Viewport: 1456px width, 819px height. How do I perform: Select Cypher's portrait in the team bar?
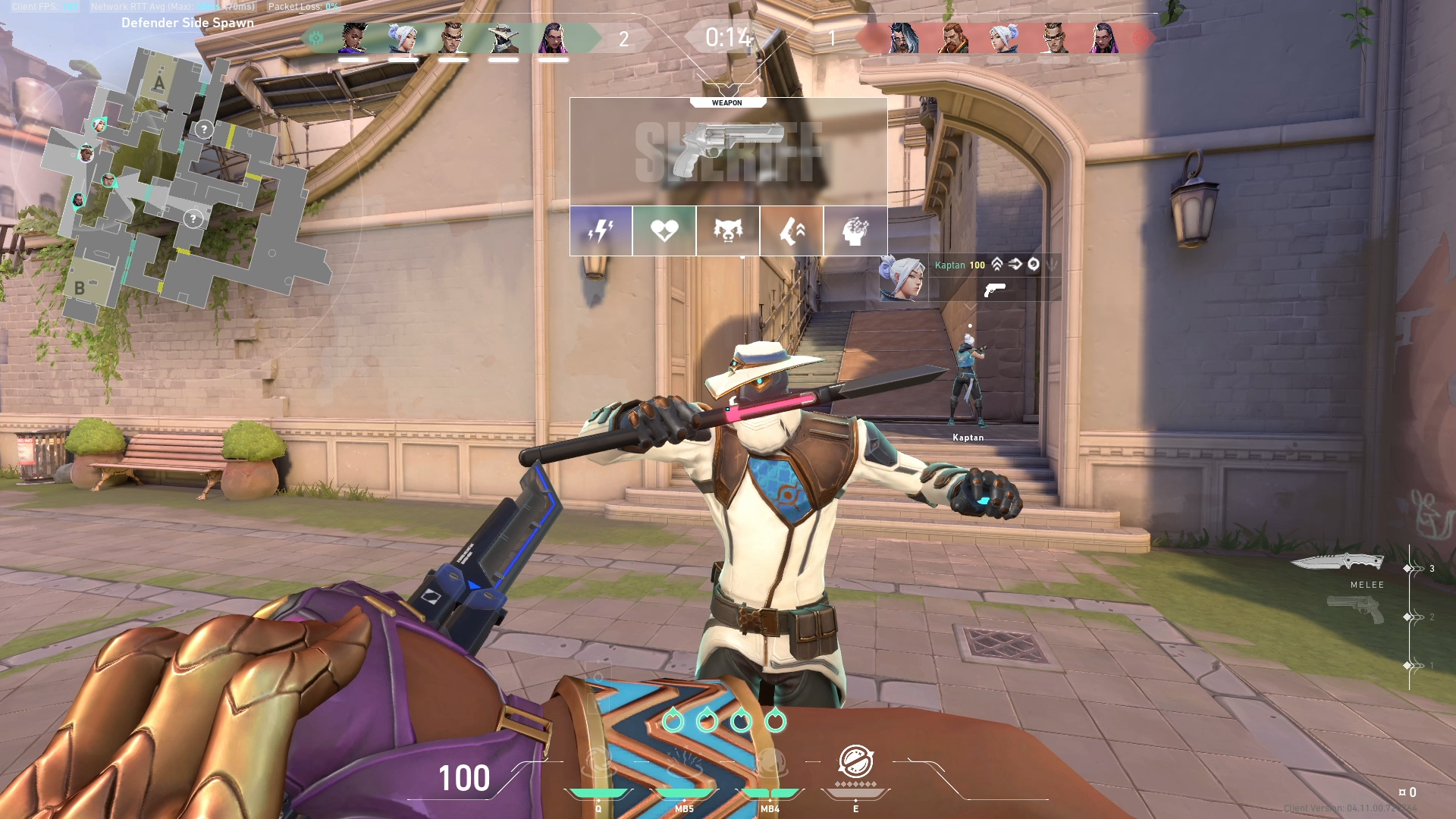[504, 38]
